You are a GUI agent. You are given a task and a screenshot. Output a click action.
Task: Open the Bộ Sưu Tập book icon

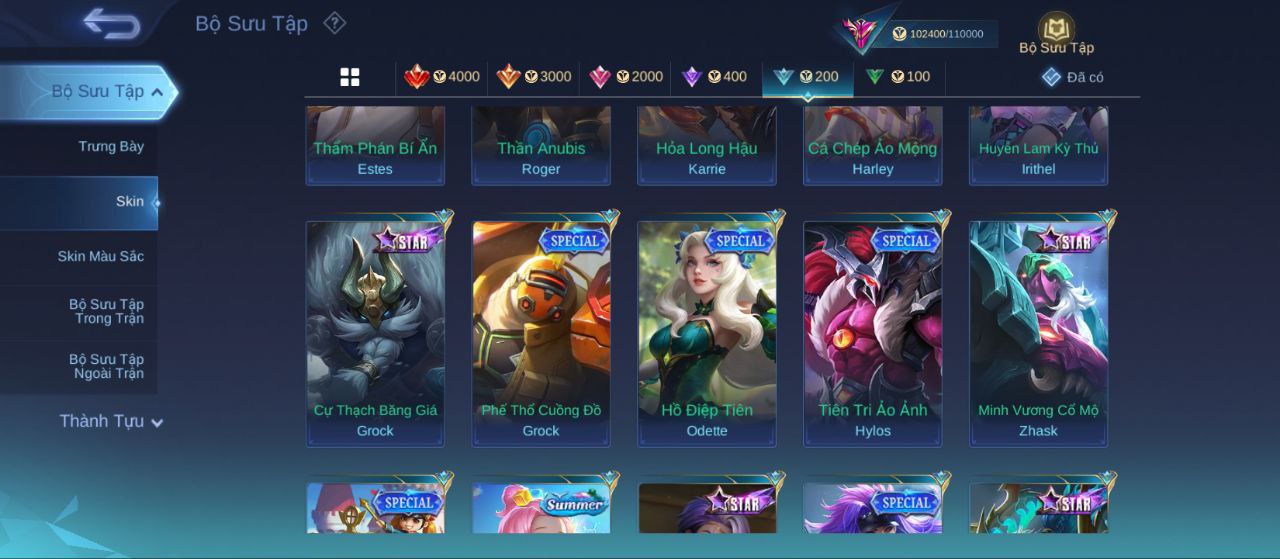pos(1056,34)
